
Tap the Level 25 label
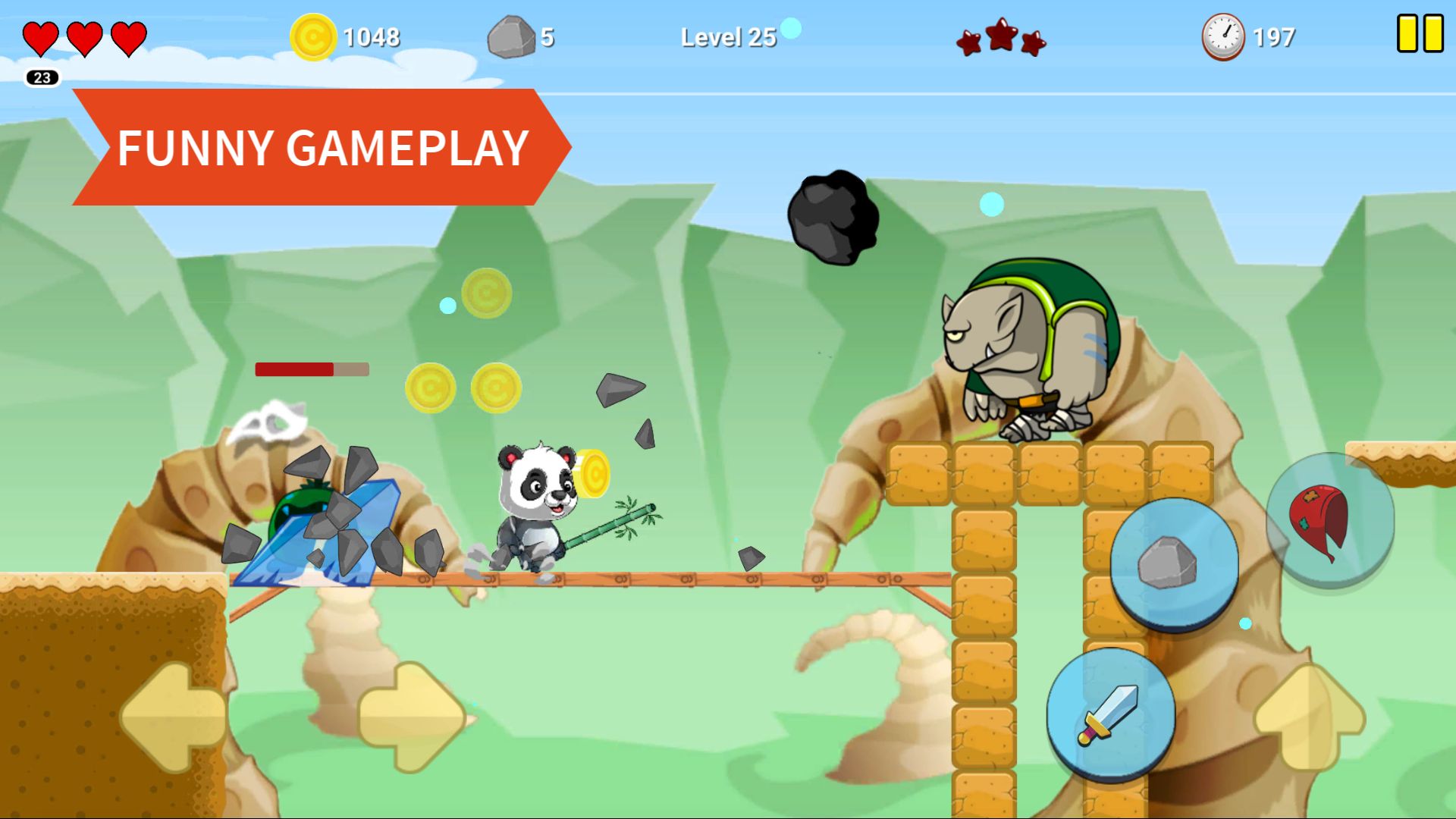point(728,35)
